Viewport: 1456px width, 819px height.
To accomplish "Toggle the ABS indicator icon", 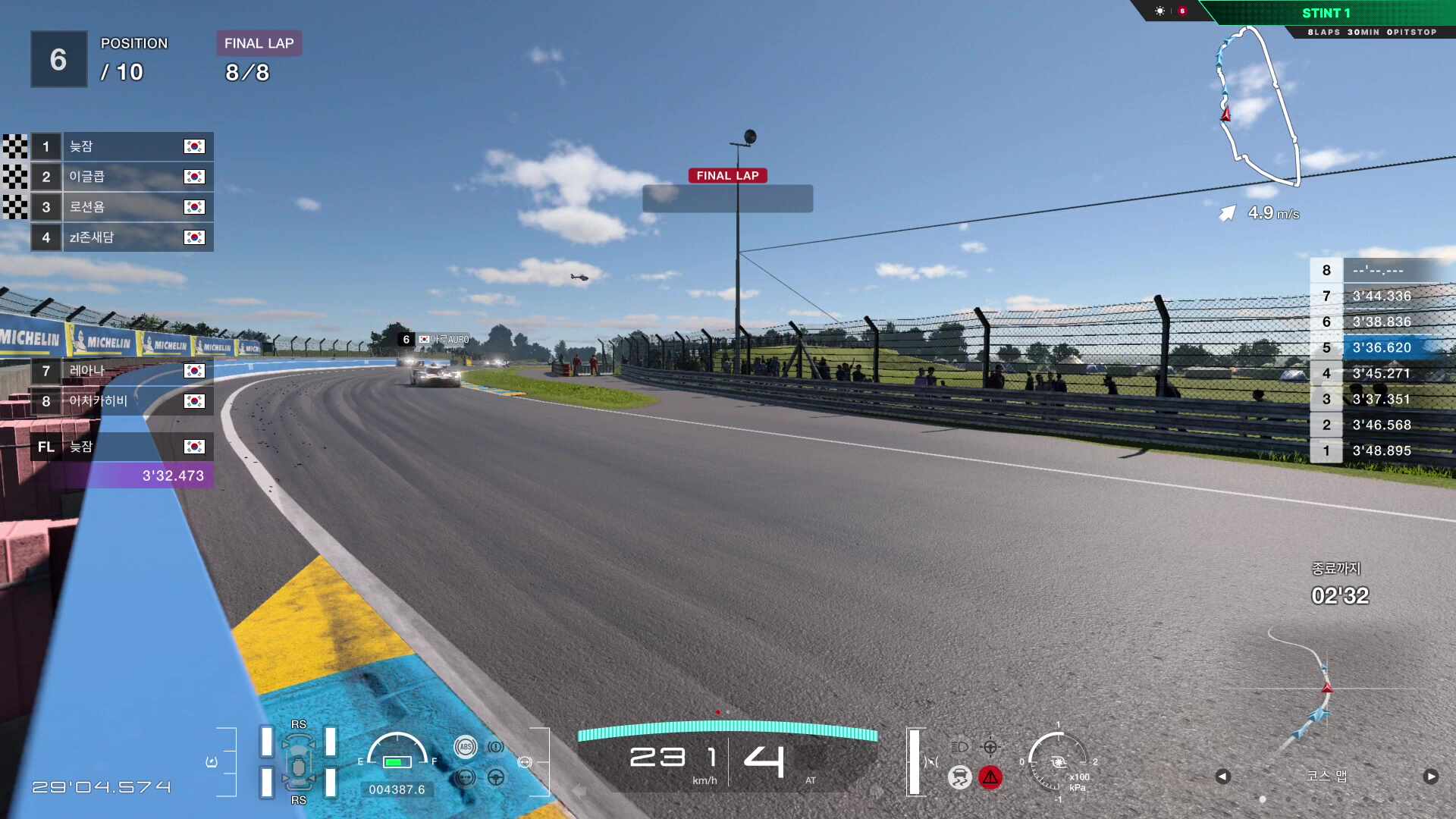I will tap(466, 747).
